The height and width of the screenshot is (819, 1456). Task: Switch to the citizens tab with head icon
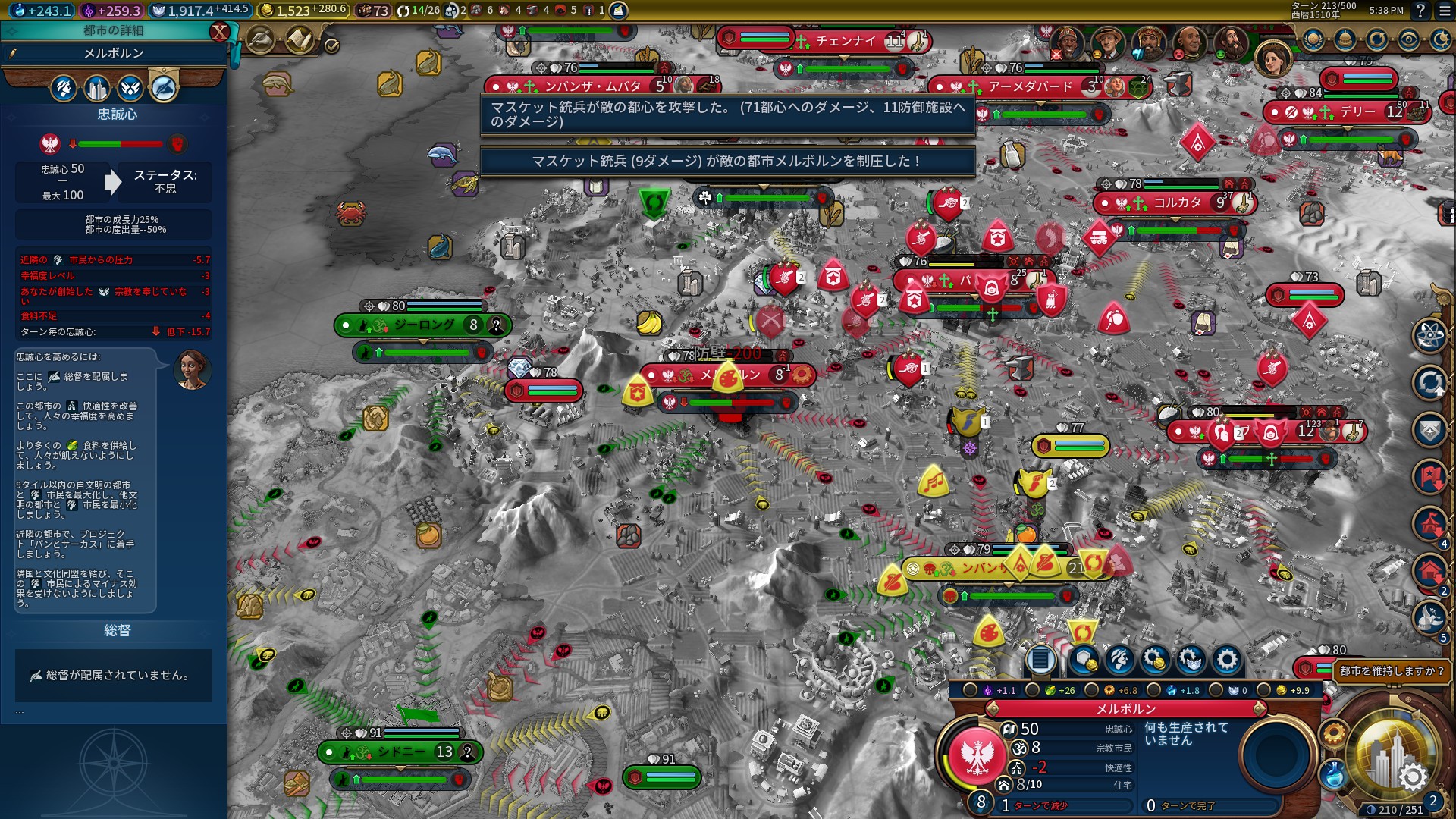[64, 89]
